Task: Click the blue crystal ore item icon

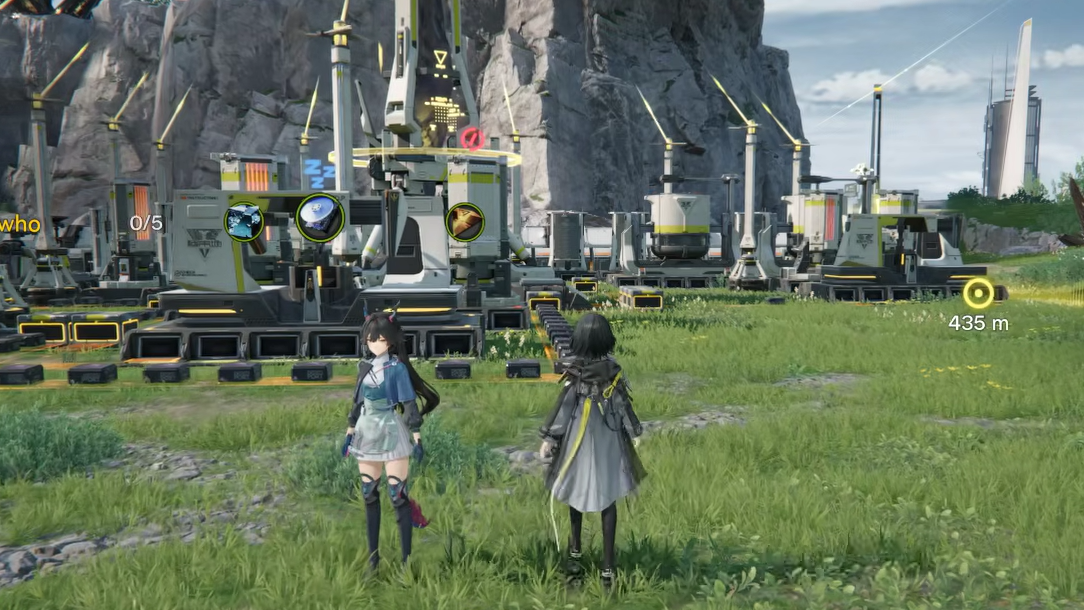Action: tap(244, 221)
